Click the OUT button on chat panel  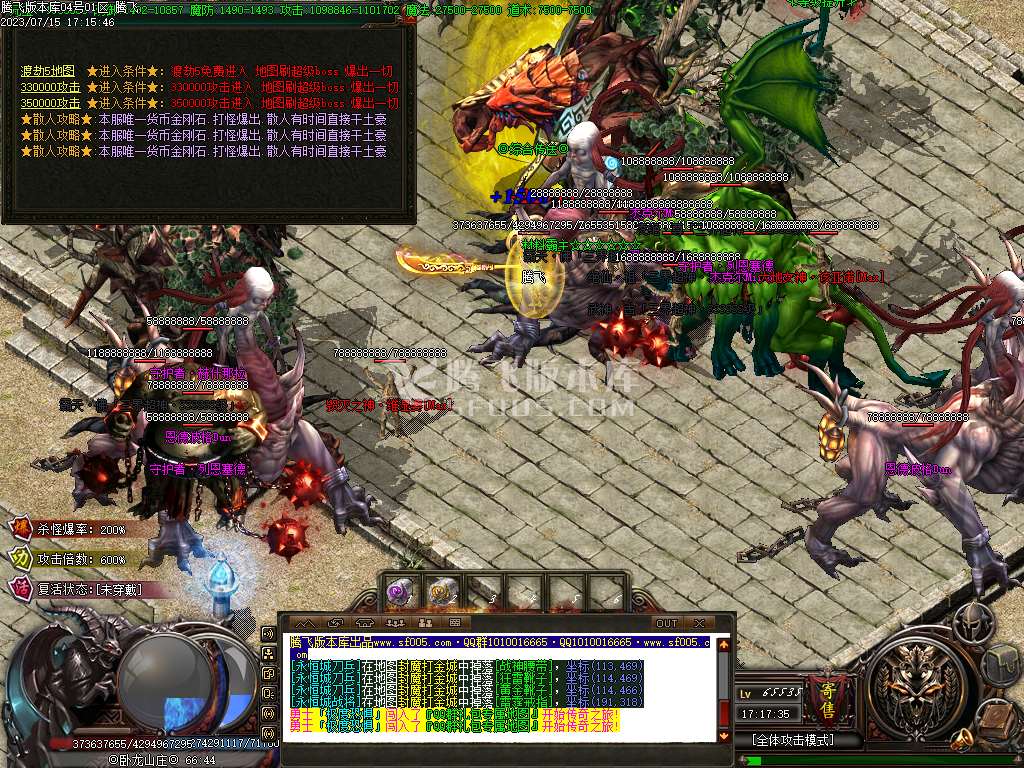point(666,623)
